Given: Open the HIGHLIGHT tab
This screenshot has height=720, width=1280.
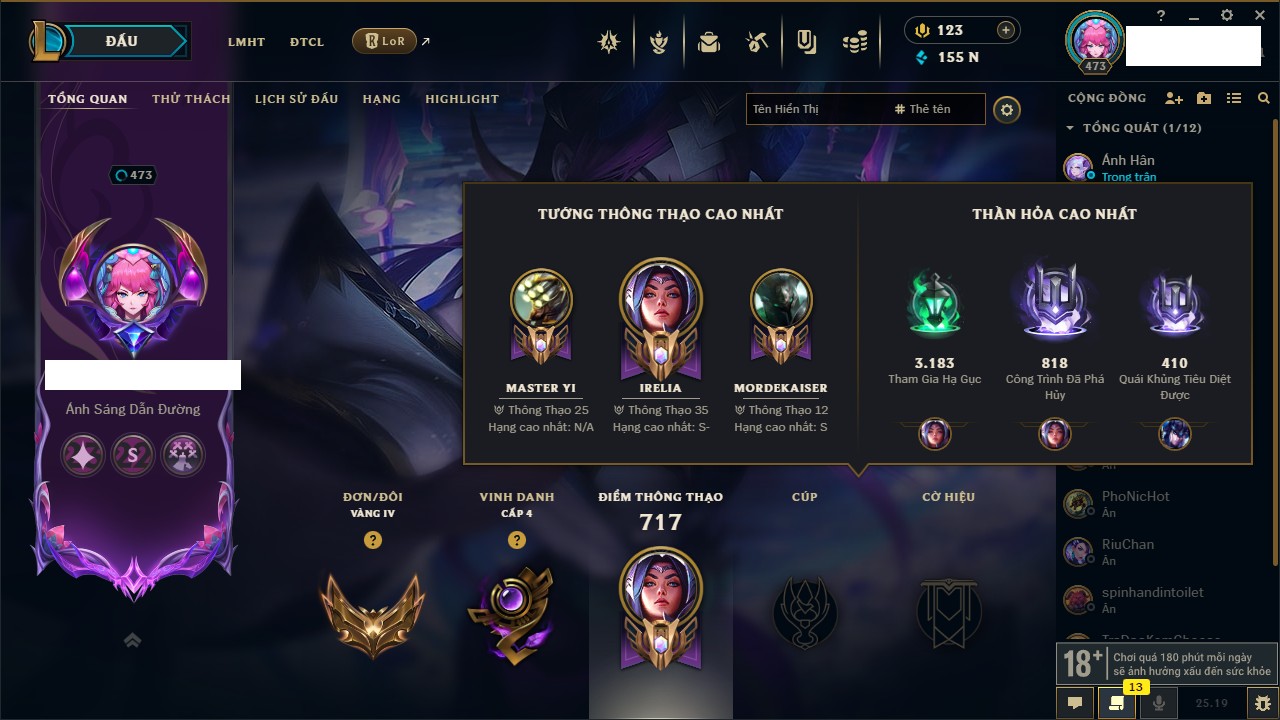Looking at the screenshot, I should pyautogui.click(x=462, y=99).
